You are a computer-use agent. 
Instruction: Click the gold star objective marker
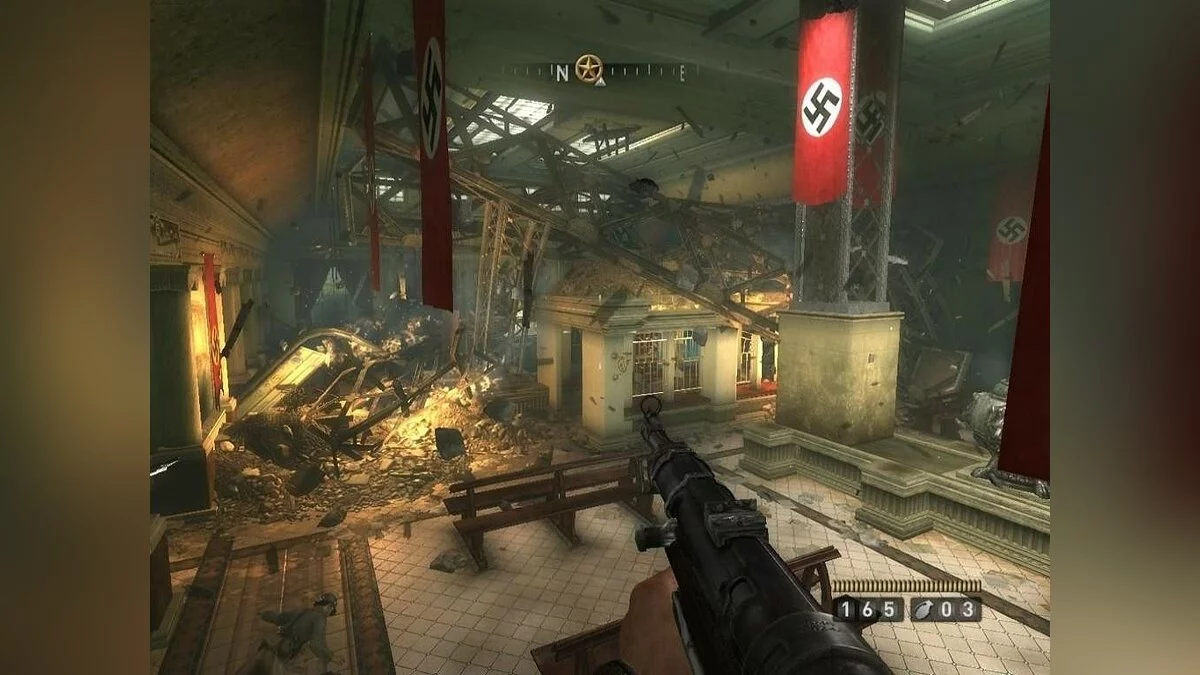coord(588,68)
